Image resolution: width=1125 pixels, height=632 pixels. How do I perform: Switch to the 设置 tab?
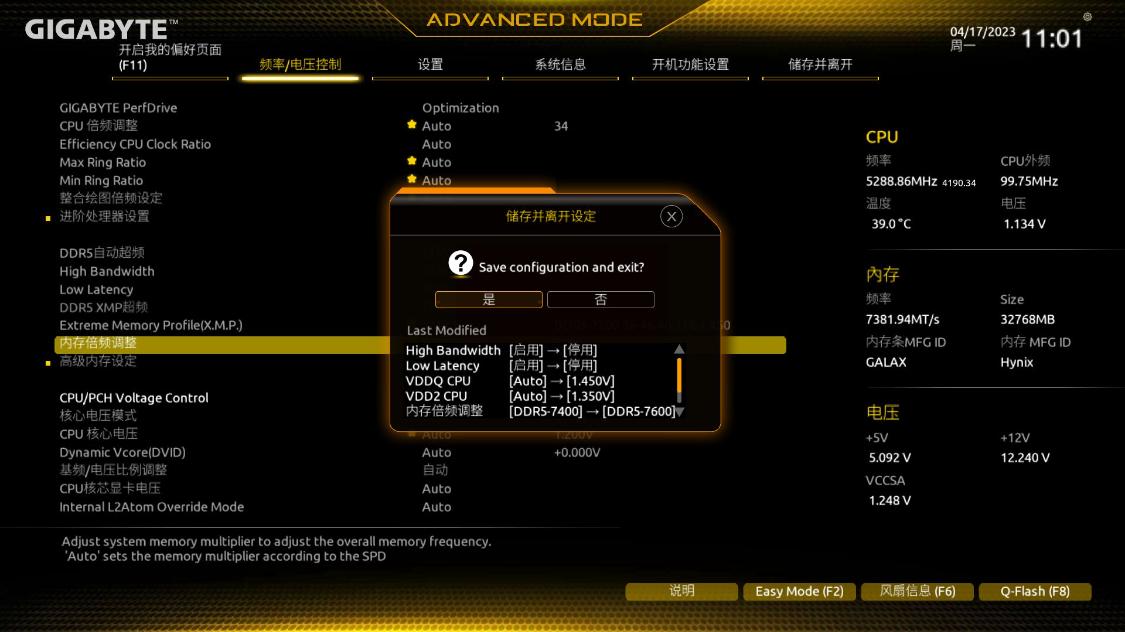[x=430, y=65]
